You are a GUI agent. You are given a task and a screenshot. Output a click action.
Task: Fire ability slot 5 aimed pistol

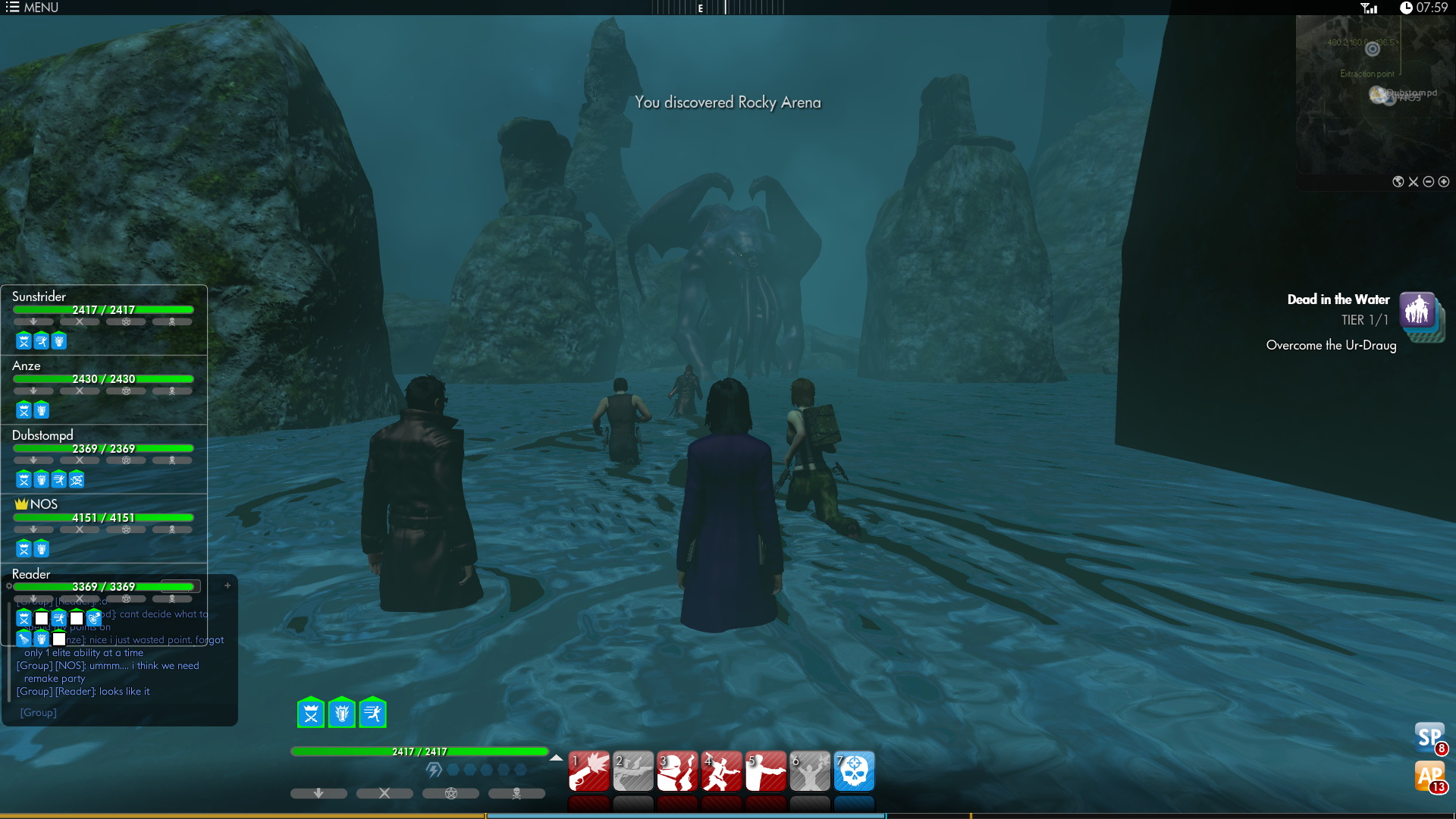pyautogui.click(x=766, y=771)
